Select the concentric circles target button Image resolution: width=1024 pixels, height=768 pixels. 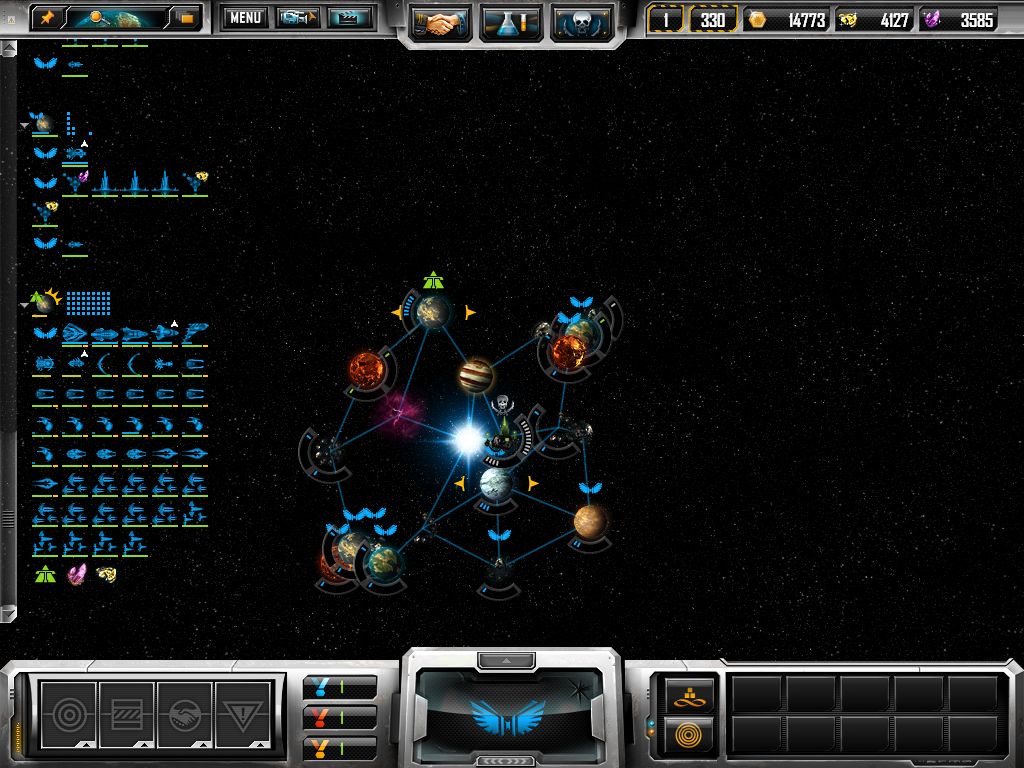tap(68, 712)
